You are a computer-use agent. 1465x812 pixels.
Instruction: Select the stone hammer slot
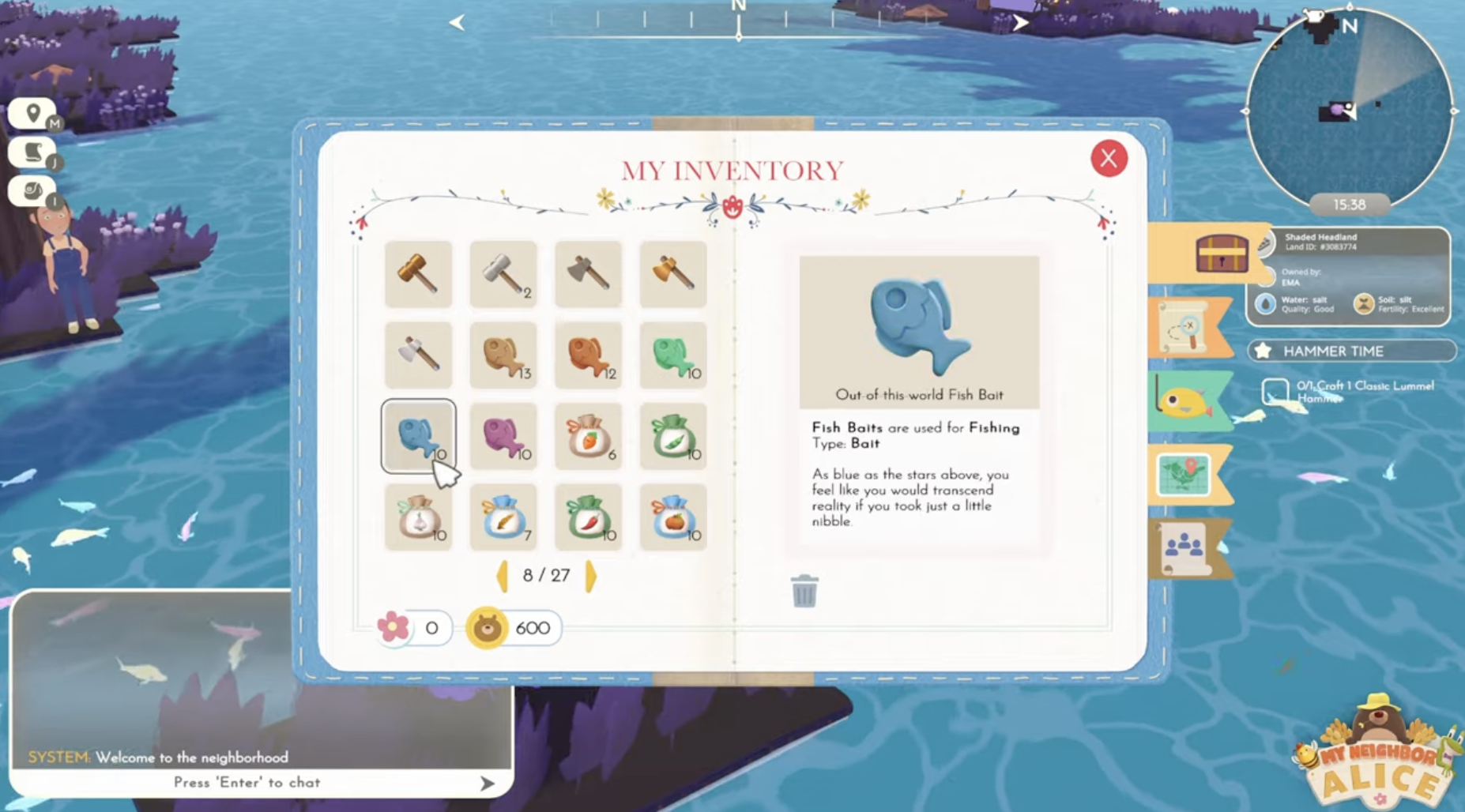pos(503,274)
